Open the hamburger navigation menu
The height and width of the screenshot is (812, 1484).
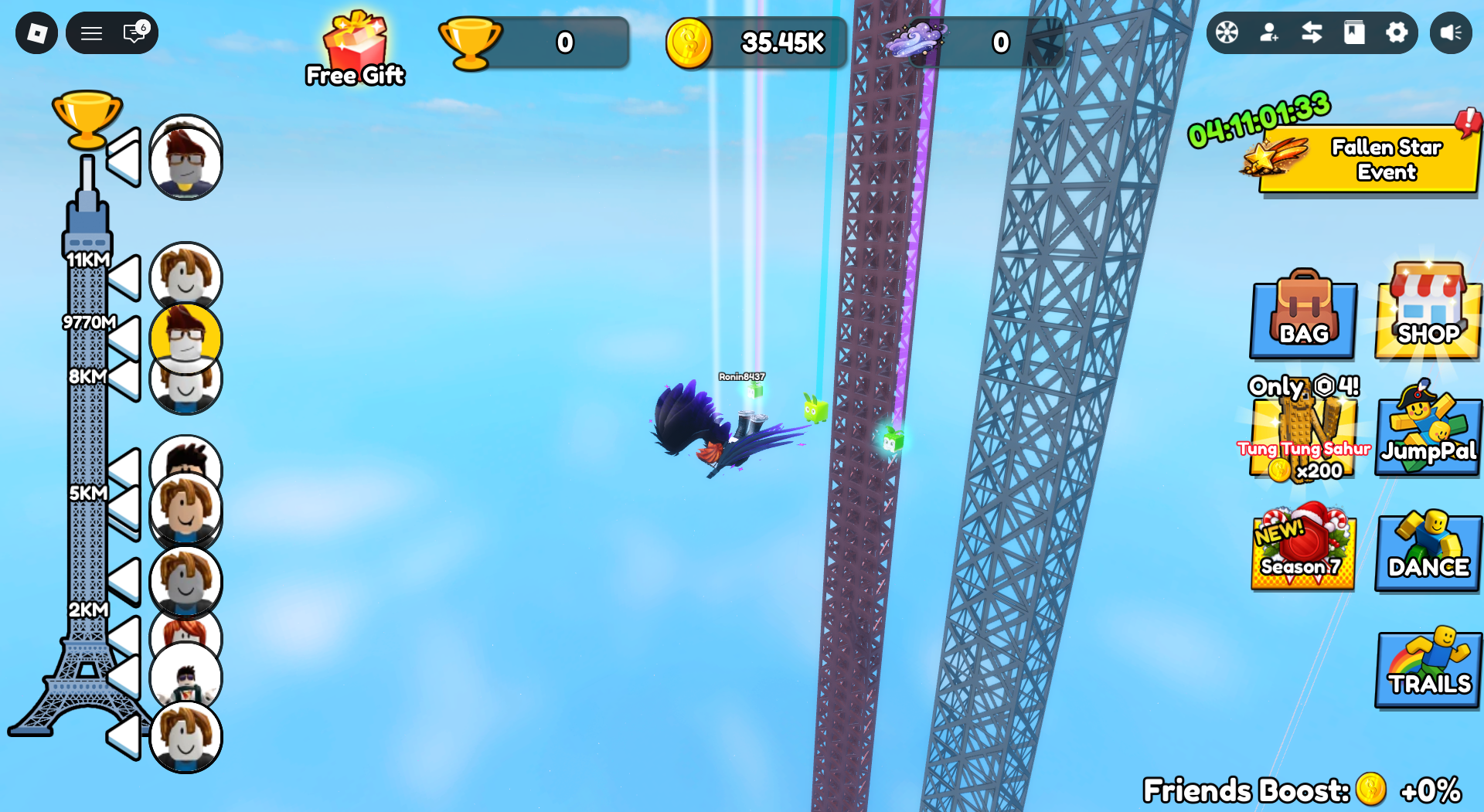pyautogui.click(x=91, y=33)
